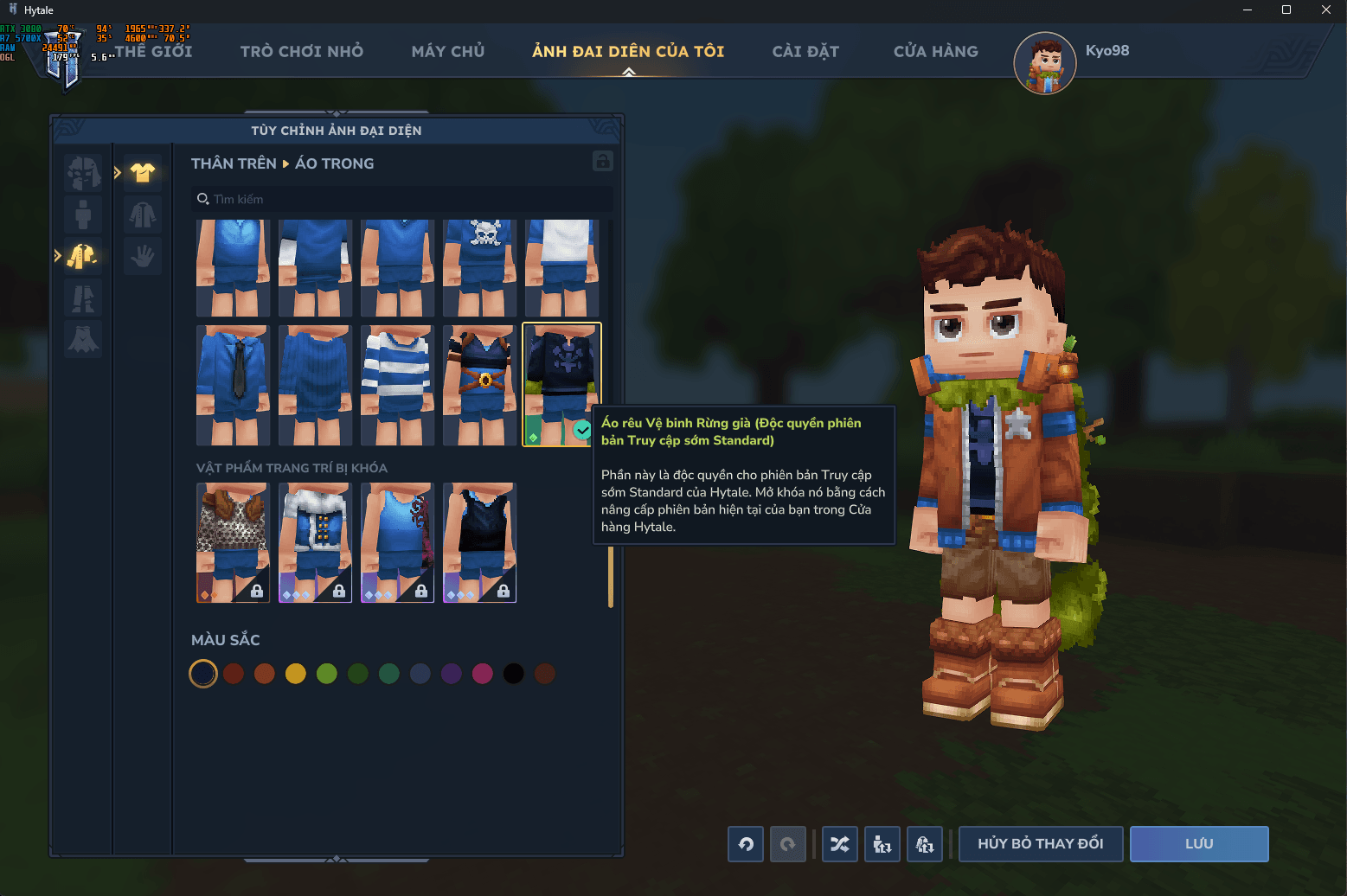This screenshot has width=1347, height=896.
Task: Select the striped blue shirt thumbnail
Action: (x=397, y=386)
